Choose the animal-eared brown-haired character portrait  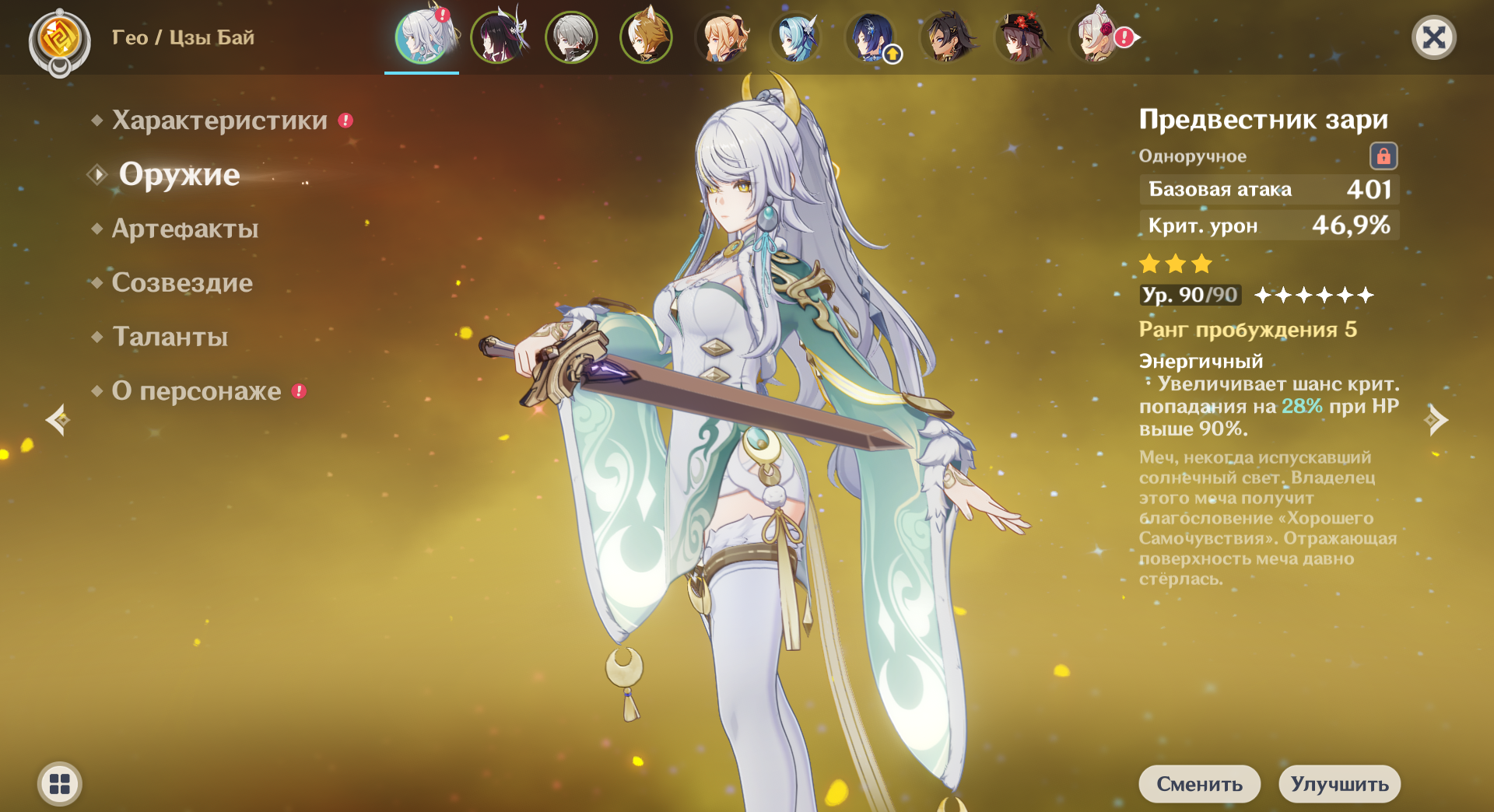646,37
